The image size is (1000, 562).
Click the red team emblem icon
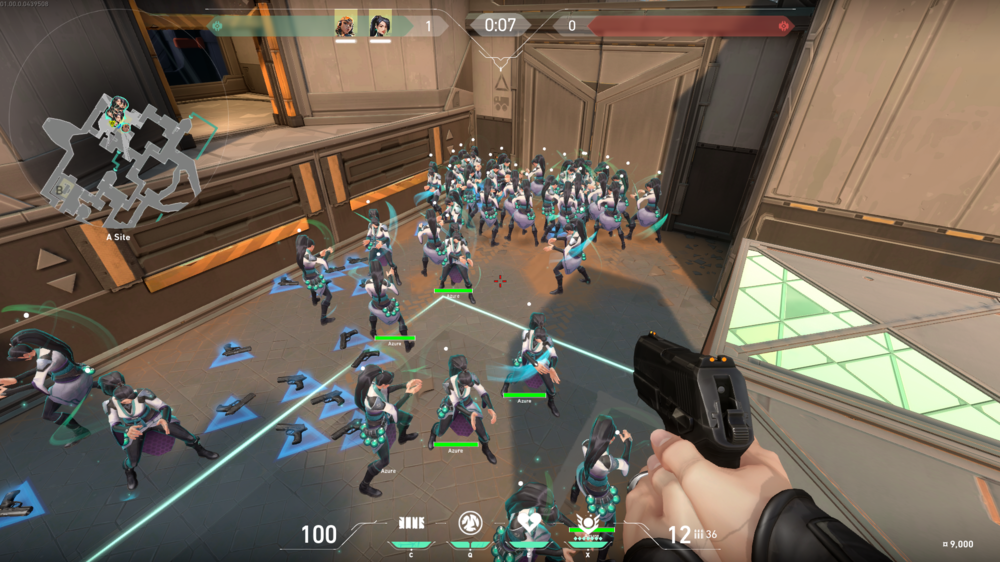(x=784, y=25)
